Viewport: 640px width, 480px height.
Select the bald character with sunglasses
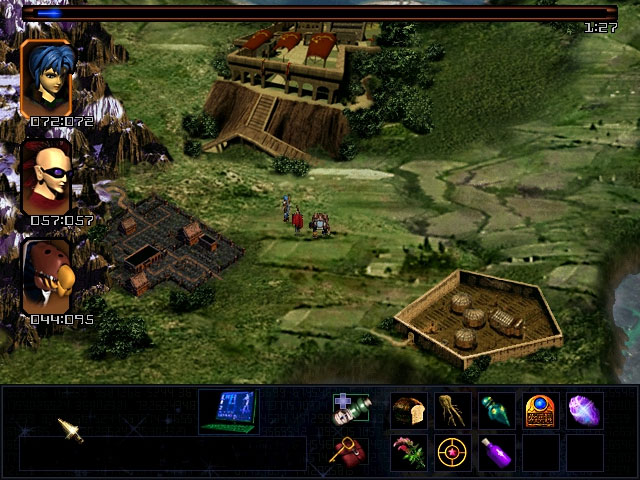[46, 177]
